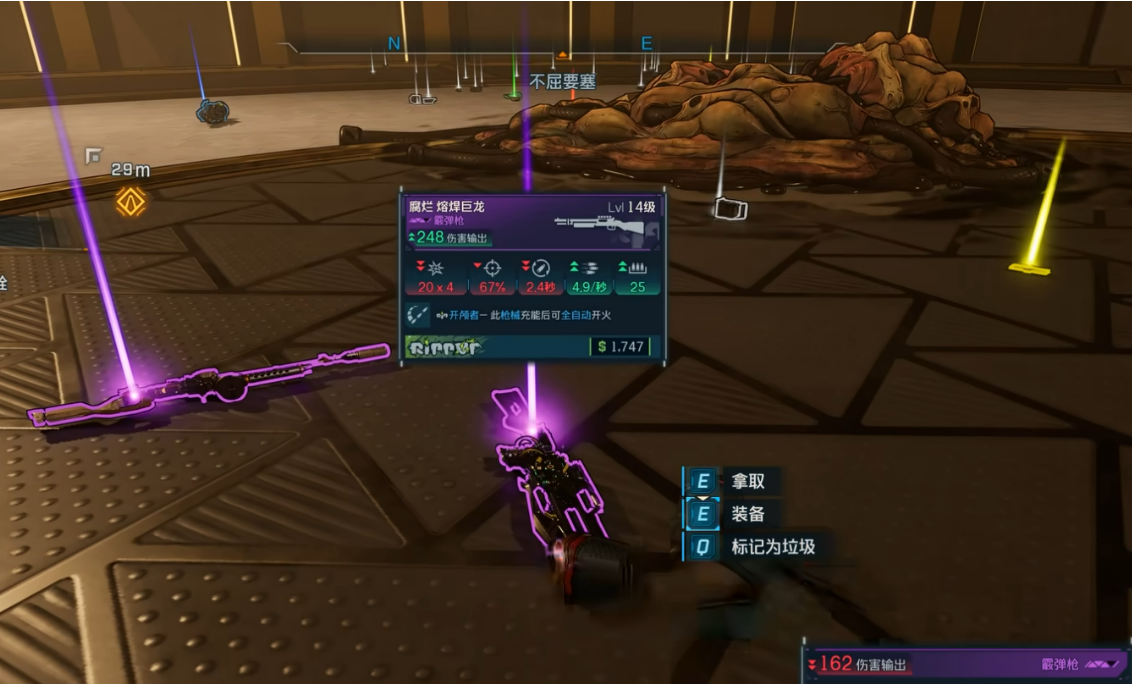Select the equipped 霰弹枪 comparison panel
This screenshot has width=1132, height=684.
964,663
